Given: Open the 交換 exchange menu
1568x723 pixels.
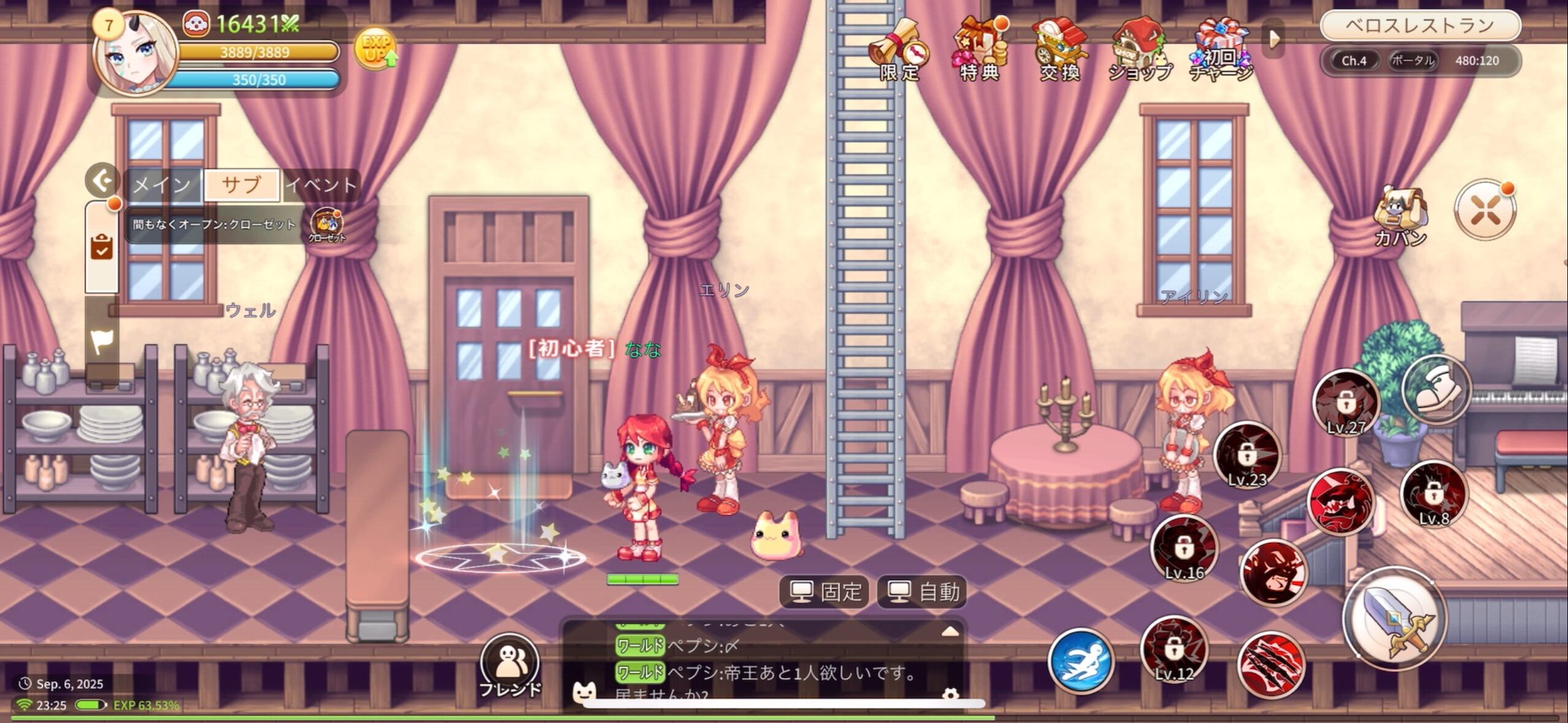Looking at the screenshot, I should 1059,50.
